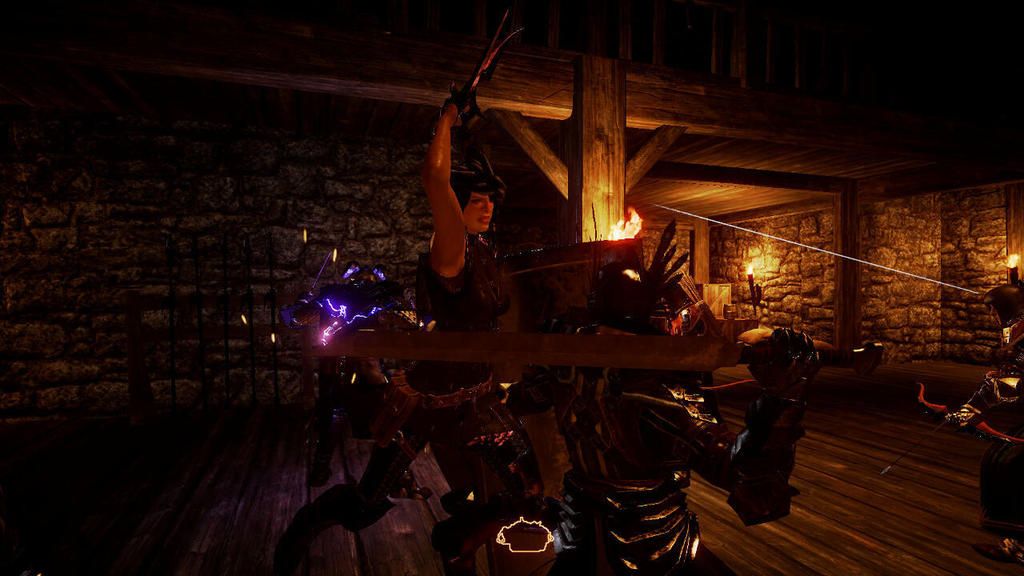Viewport: 1024px width, 576px height.
Task: Select the outlined cooking pot marker
Action: click(525, 536)
